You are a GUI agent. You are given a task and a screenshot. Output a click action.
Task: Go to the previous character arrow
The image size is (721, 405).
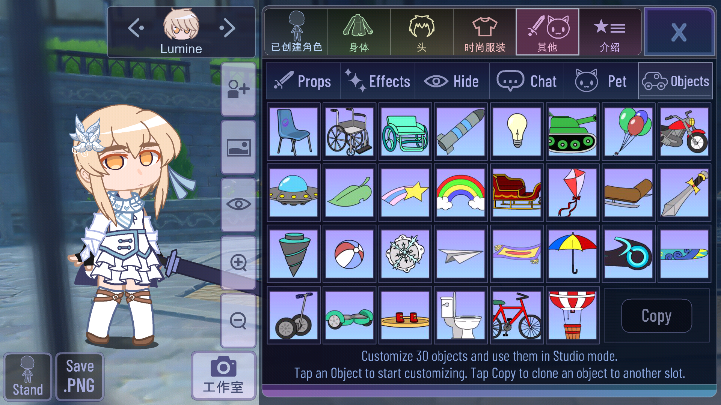click(136, 28)
